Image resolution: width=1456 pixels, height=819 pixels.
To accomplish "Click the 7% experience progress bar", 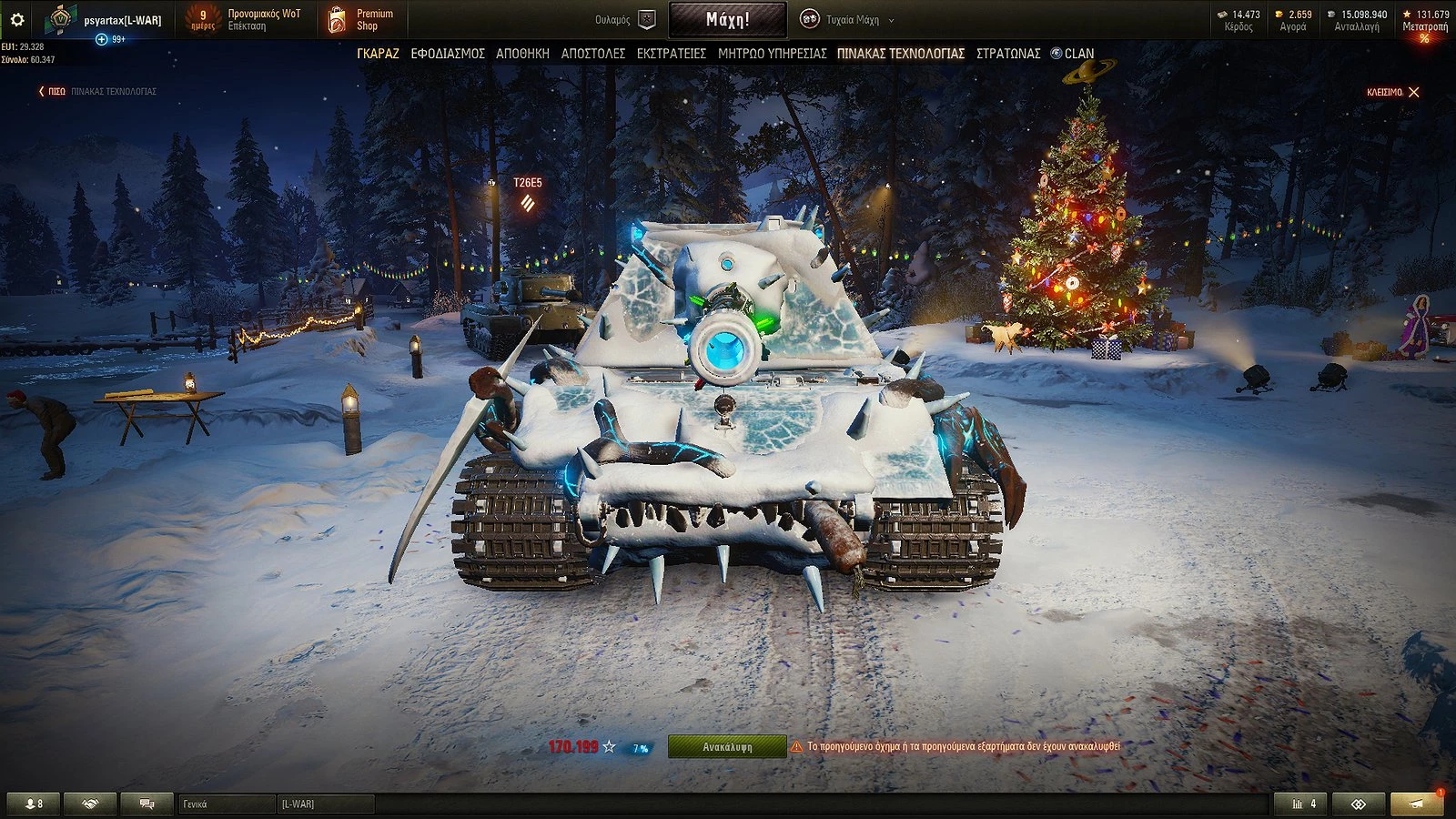I will click(640, 746).
